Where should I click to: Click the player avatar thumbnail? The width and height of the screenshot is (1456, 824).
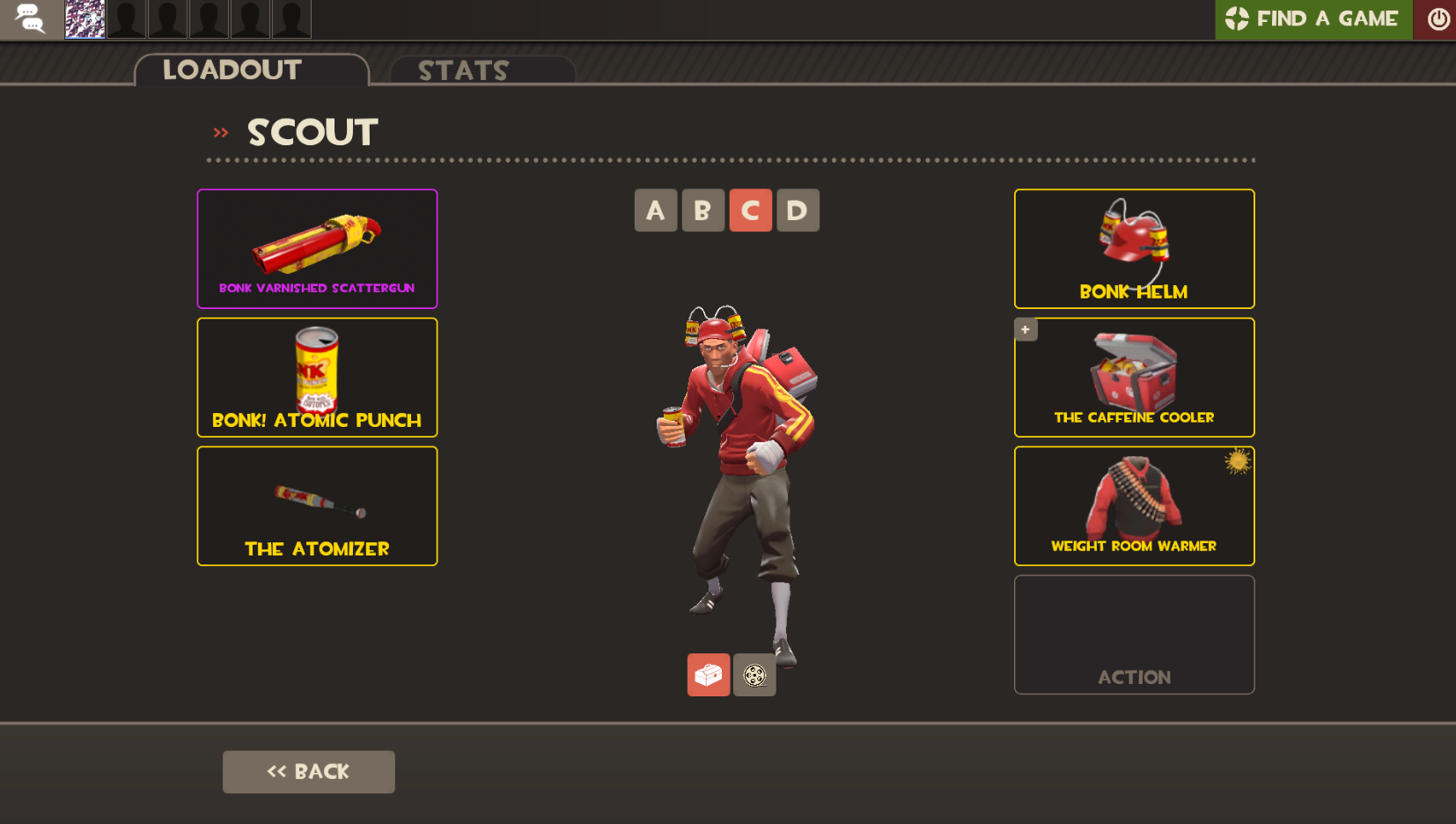pos(85,19)
